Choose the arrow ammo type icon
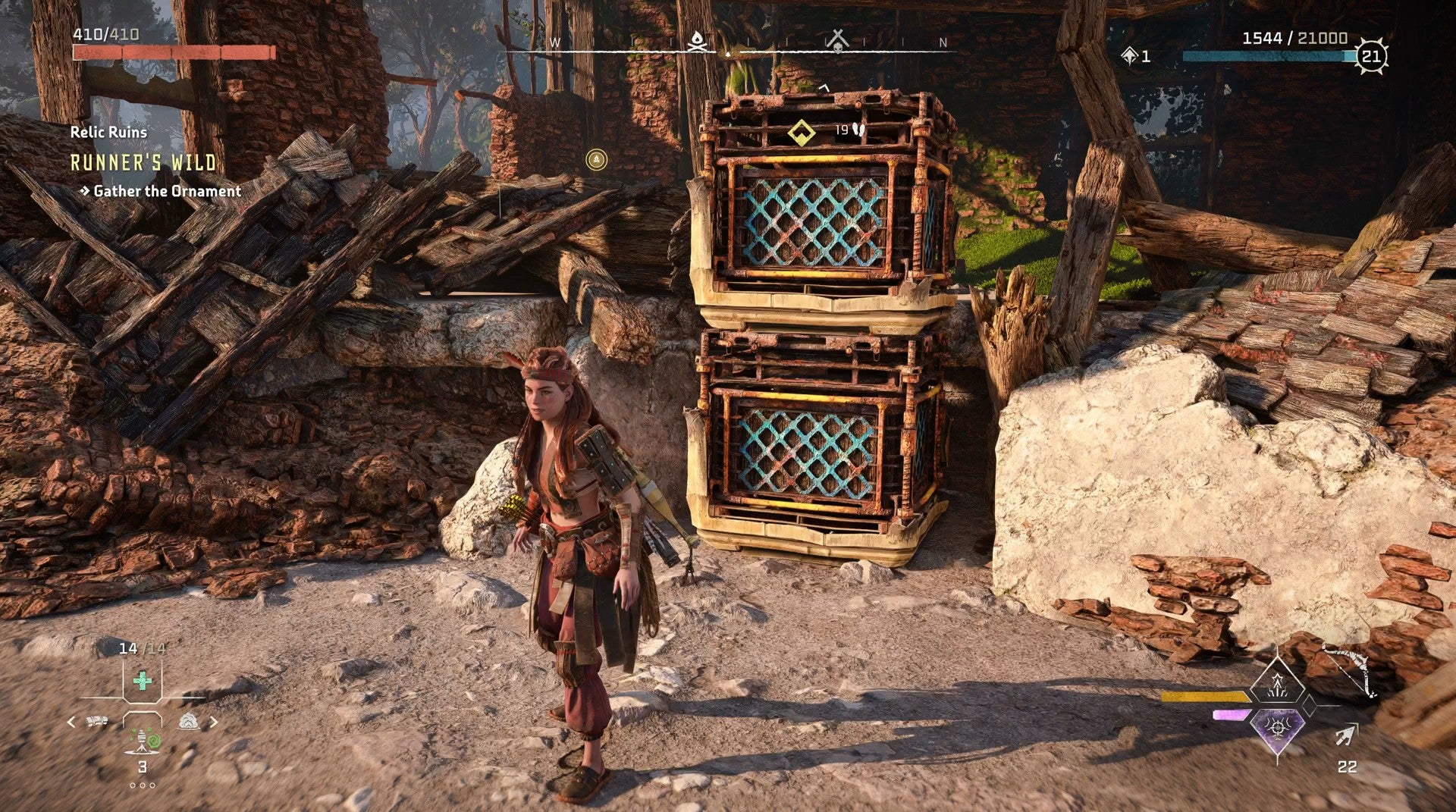The width and height of the screenshot is (1456, 812). click(x=1347, y=734)
